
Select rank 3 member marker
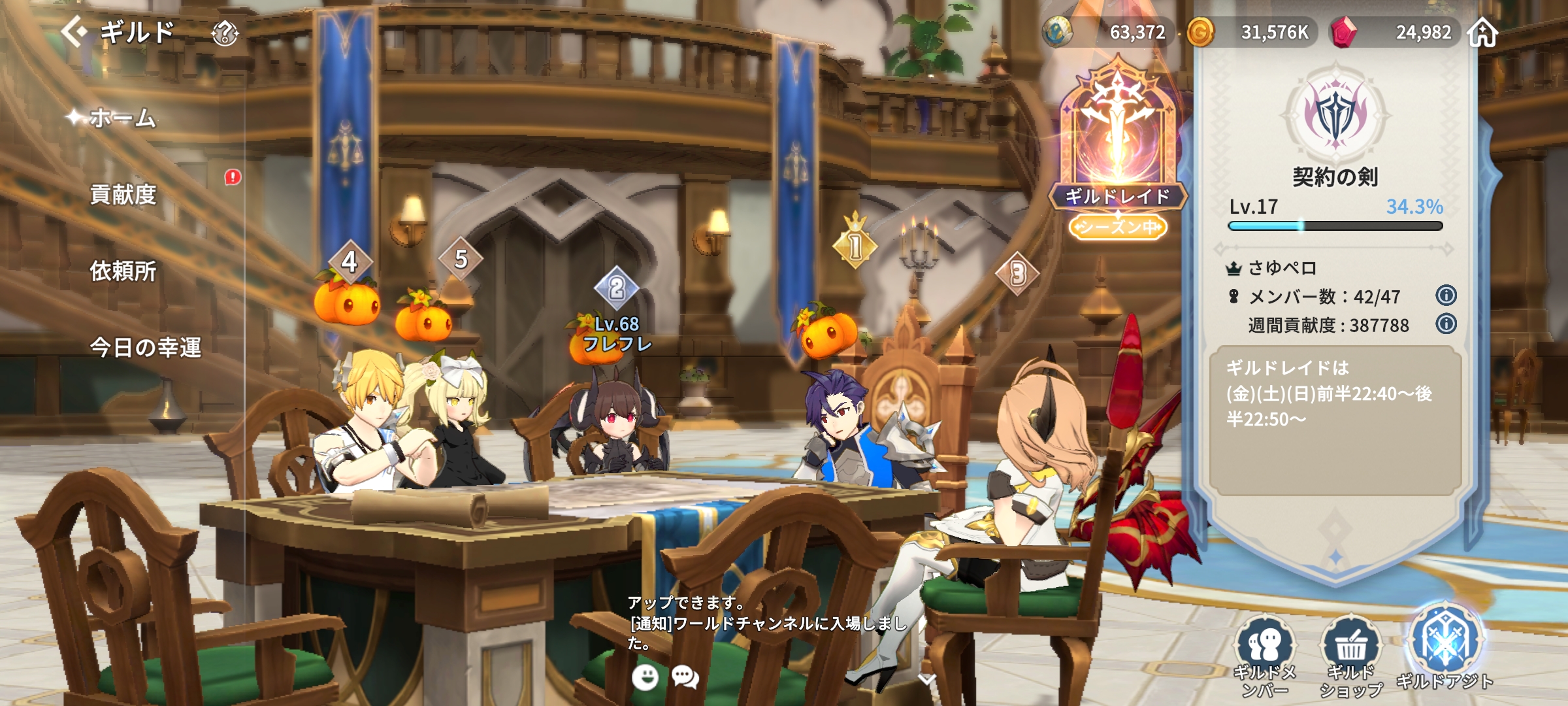click(1017, 274)
